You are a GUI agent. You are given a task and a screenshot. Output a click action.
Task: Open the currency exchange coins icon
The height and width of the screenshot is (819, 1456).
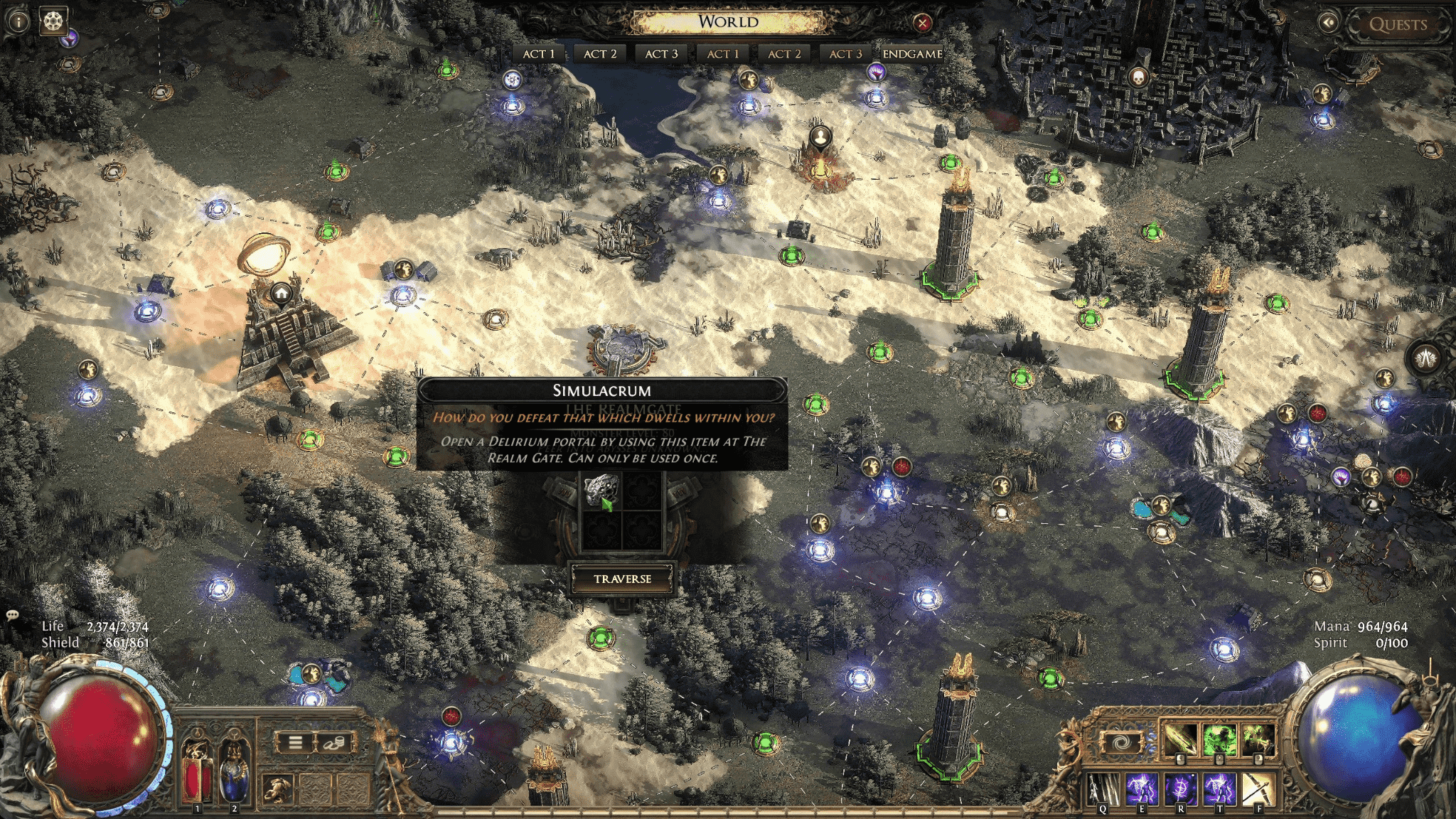click(x=336, y=742)
